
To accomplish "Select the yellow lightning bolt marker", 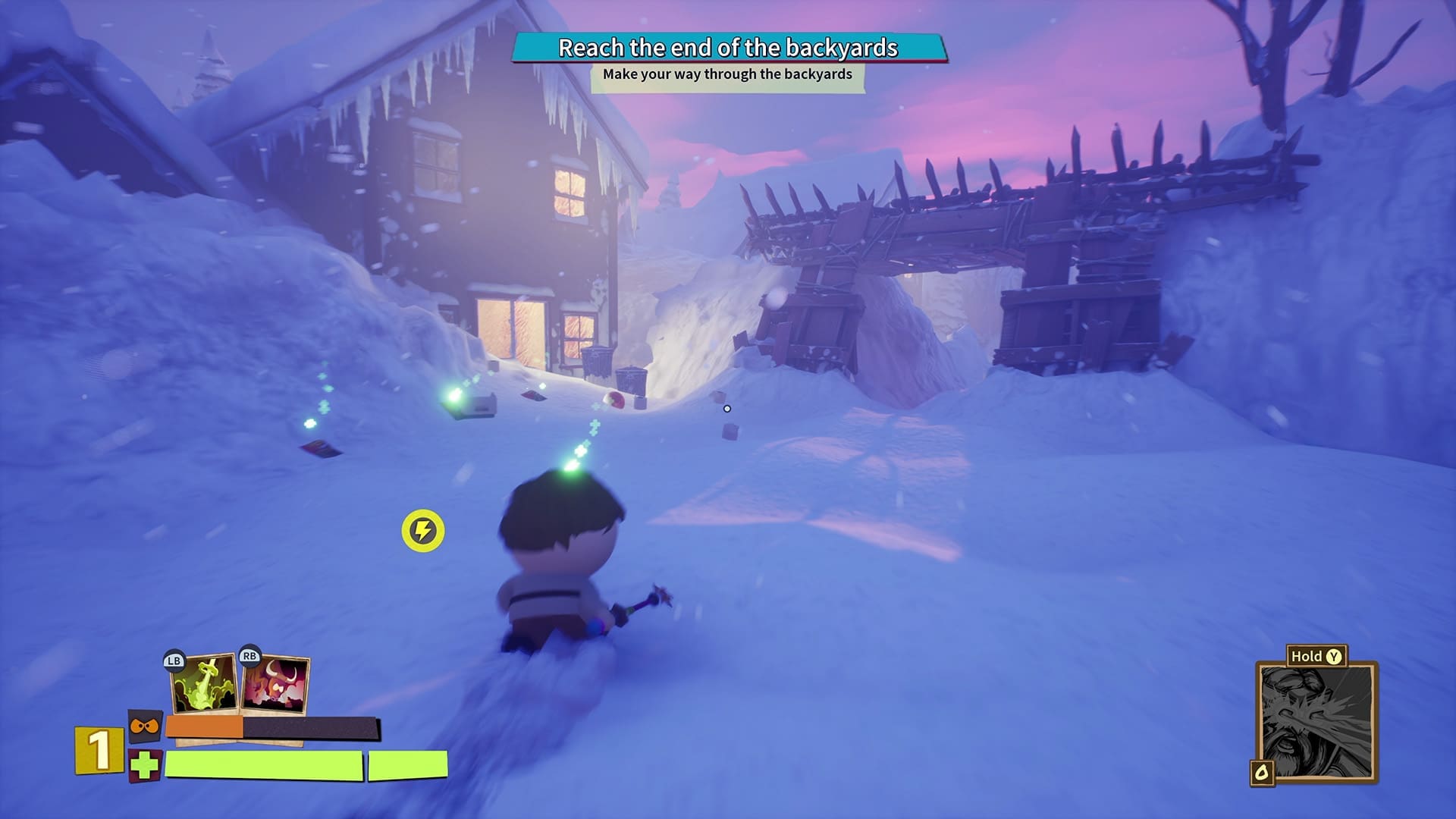I will coord(423,531).
